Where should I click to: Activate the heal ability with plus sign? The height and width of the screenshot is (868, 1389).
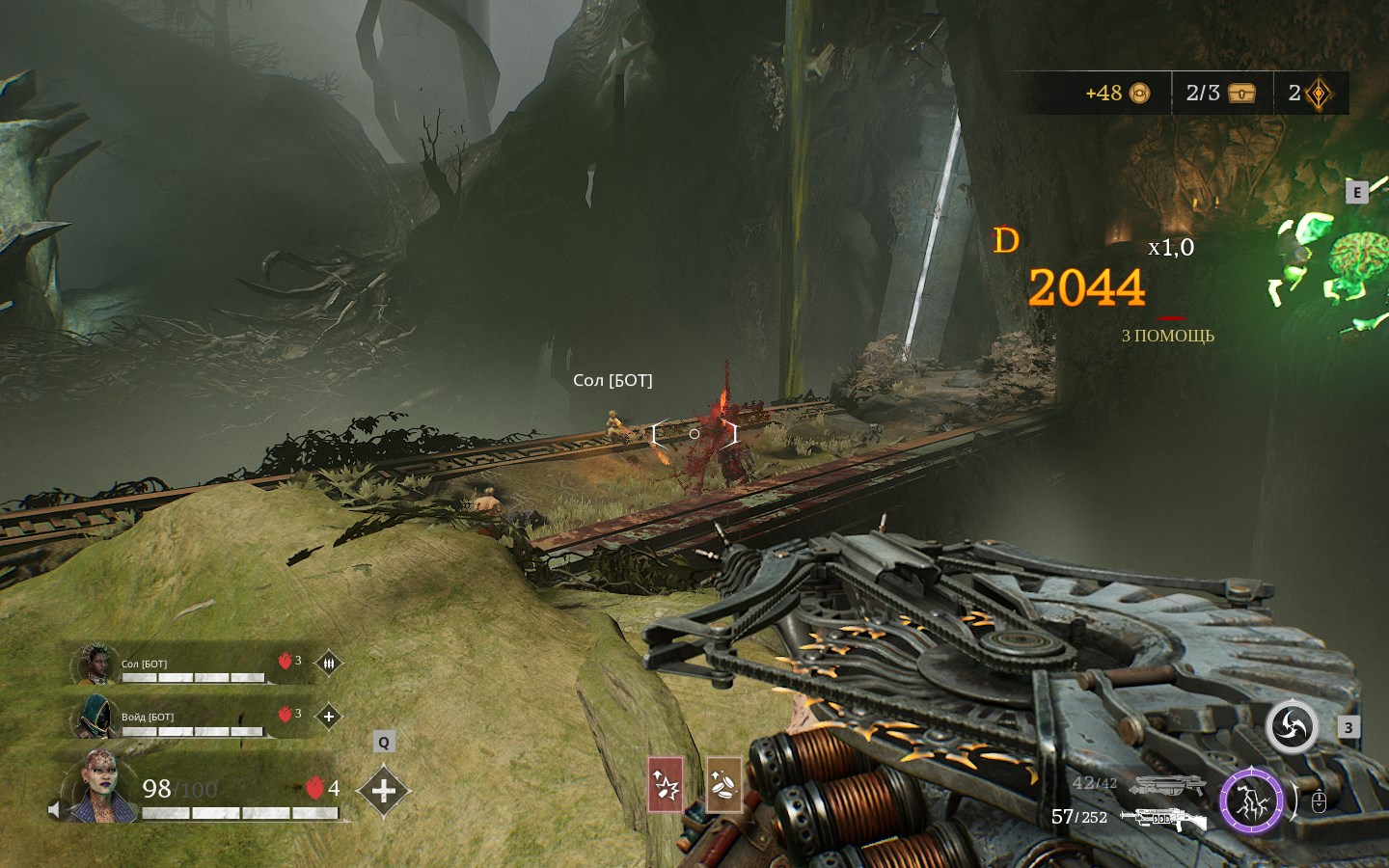click(x=383, y=791)
